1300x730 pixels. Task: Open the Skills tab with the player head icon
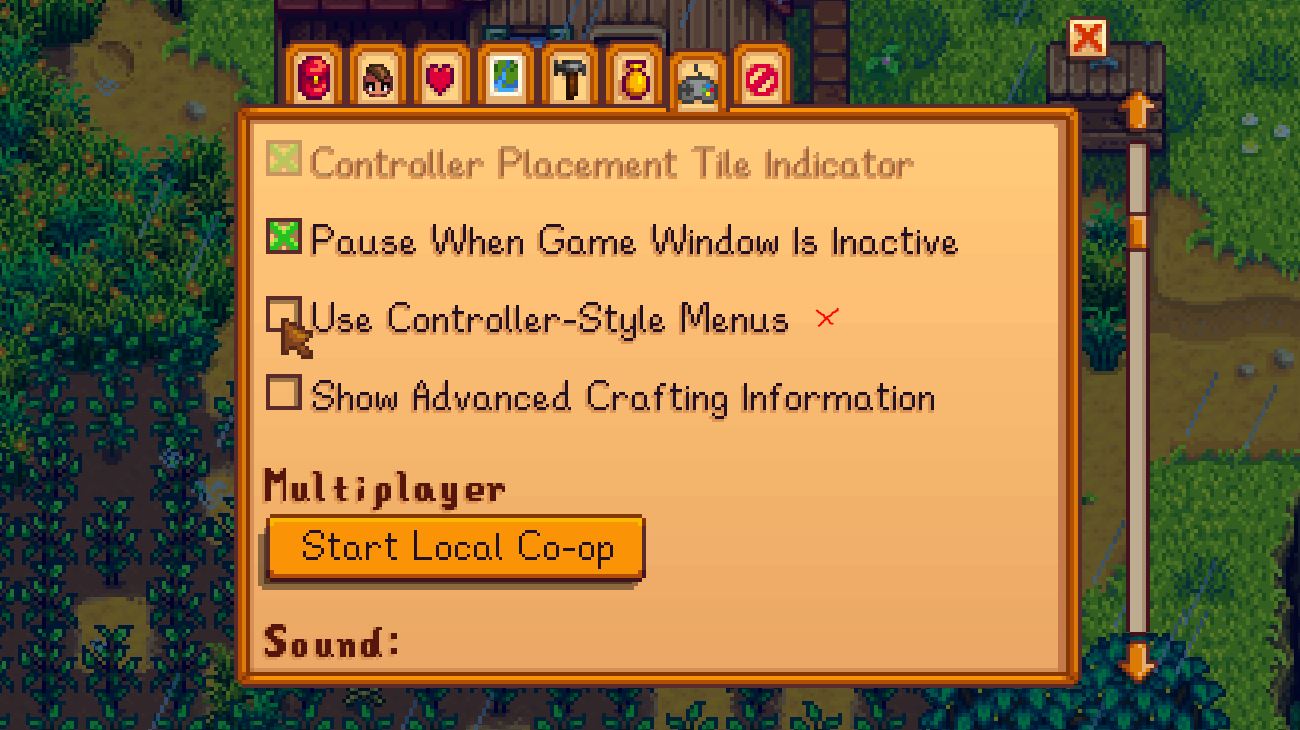[x=378, y=74]
